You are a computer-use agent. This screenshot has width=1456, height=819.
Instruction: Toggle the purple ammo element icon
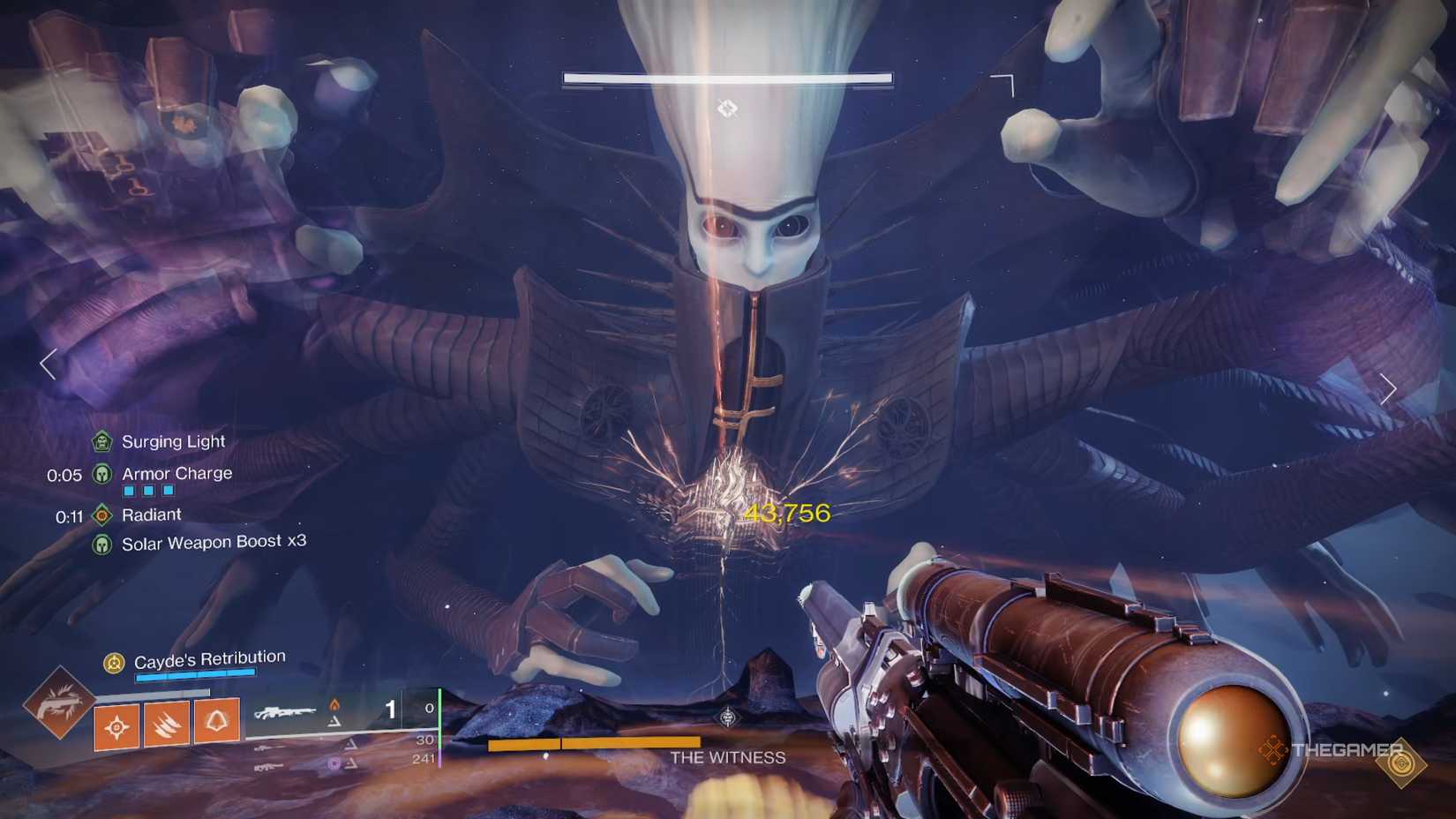point(334,762)
